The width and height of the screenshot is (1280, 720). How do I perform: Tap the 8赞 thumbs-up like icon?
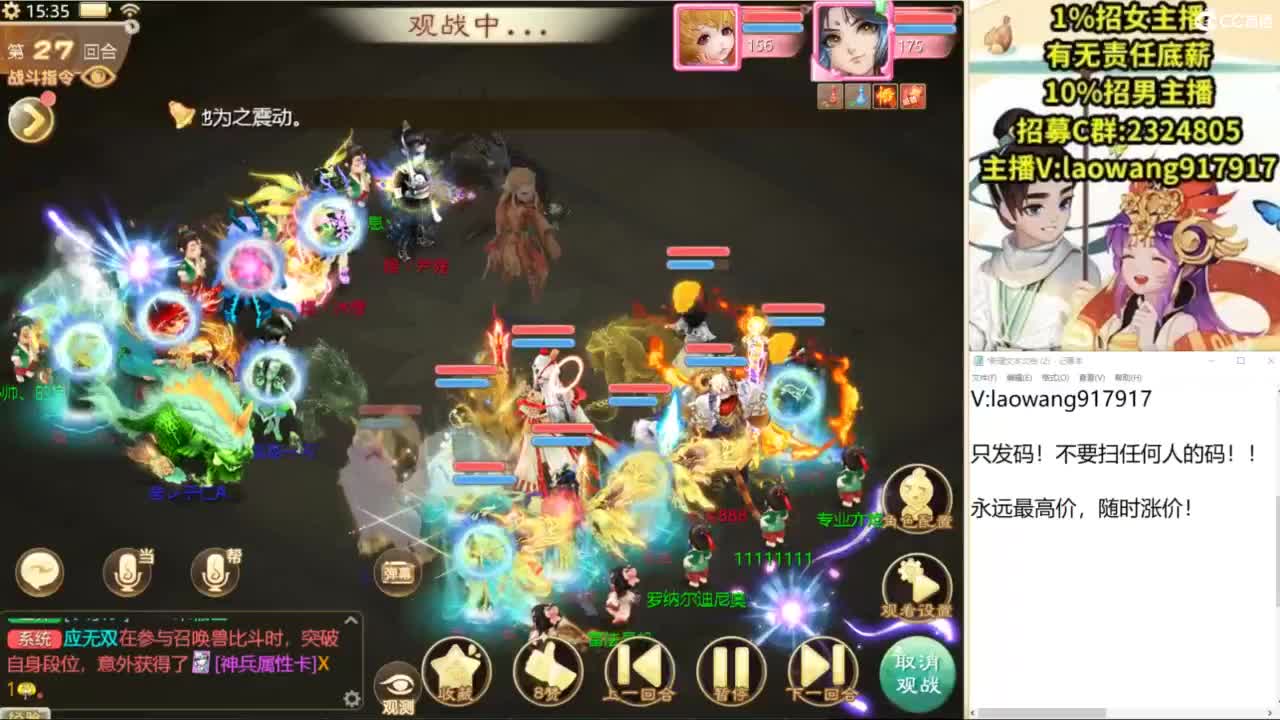click(546, 671)
